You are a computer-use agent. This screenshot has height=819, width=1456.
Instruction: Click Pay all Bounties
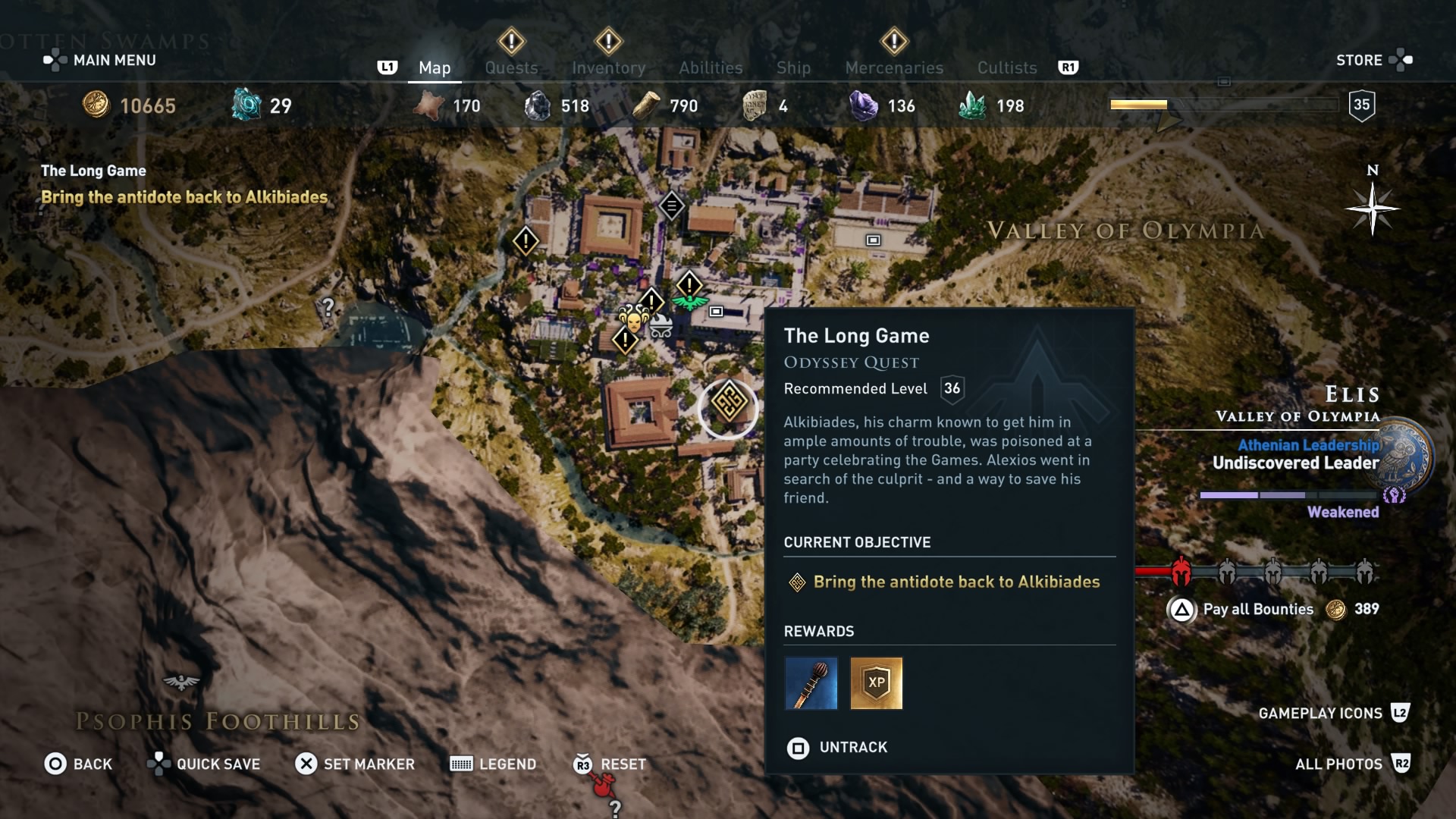(1258, 609)
